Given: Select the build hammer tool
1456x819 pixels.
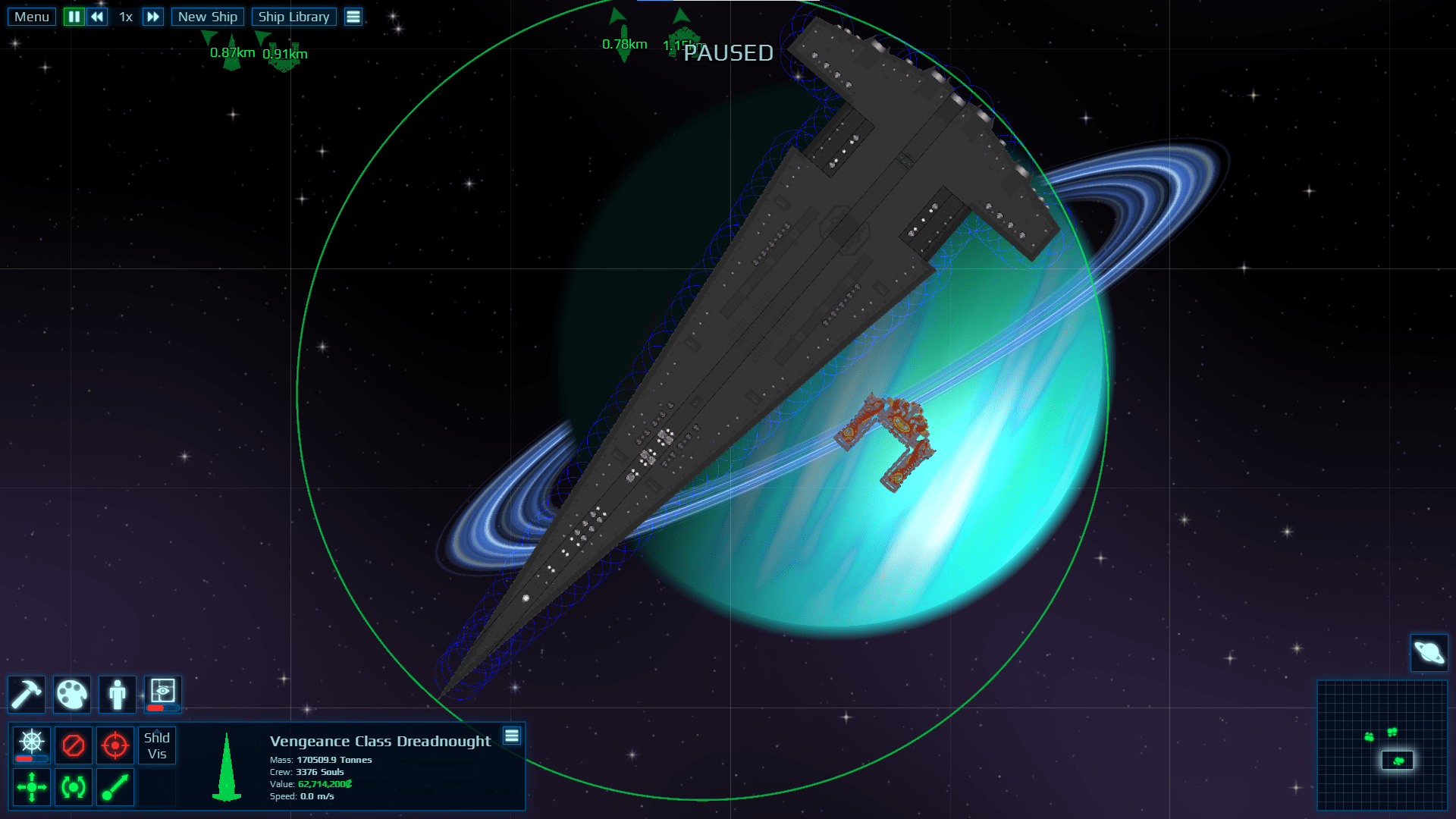Looking at the screenshot, I should coord(27,694).
